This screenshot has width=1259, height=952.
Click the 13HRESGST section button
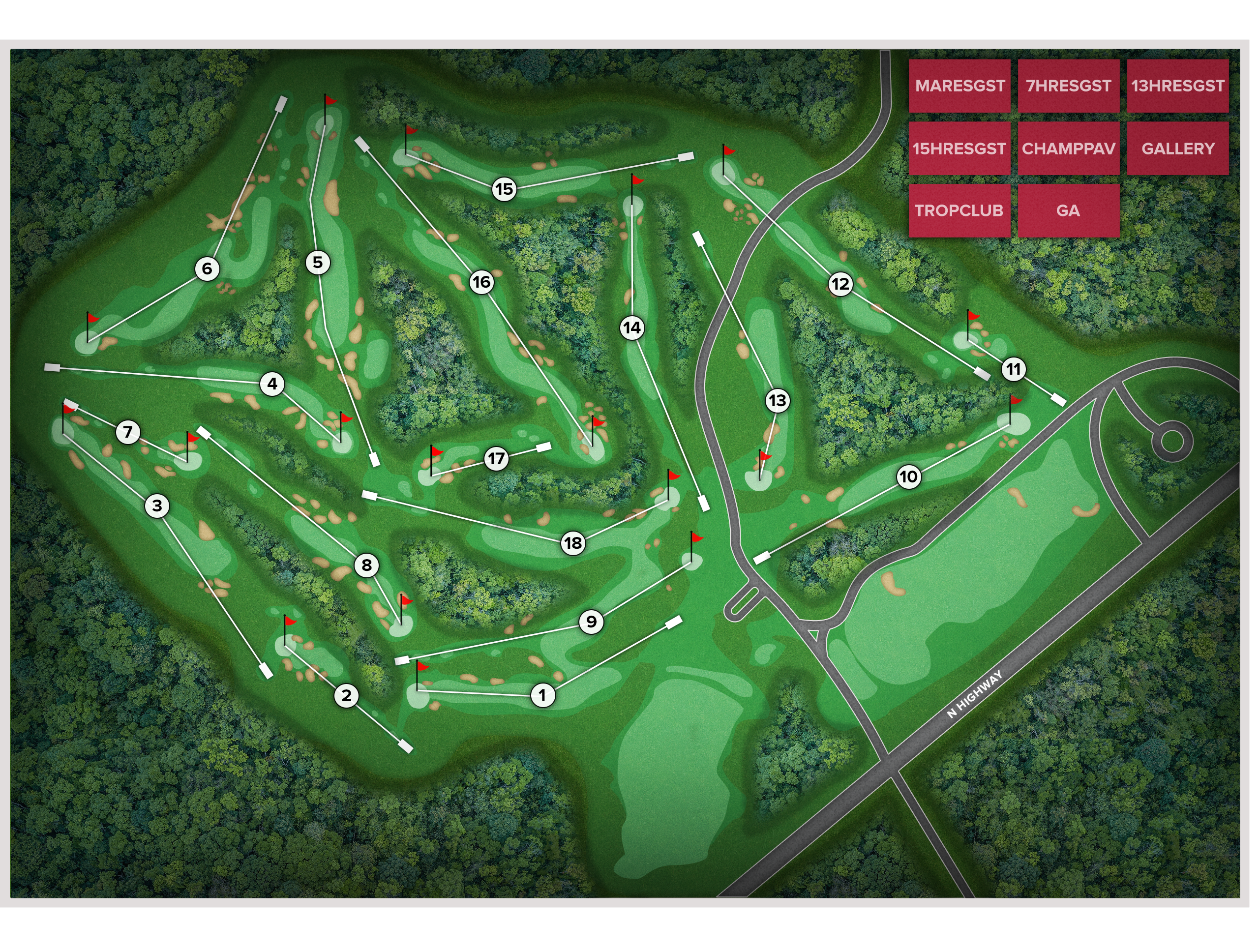click(1178, 86)
